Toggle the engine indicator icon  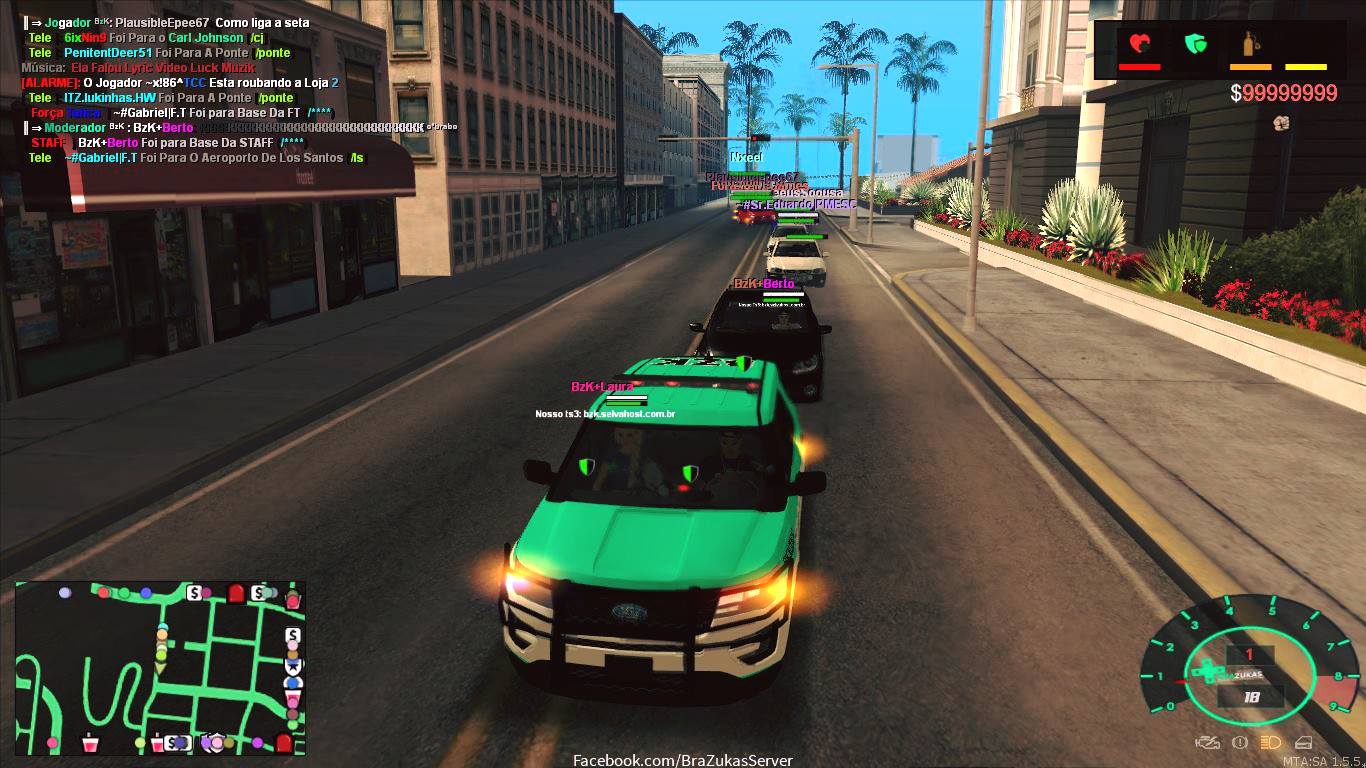click(1207, 743)
